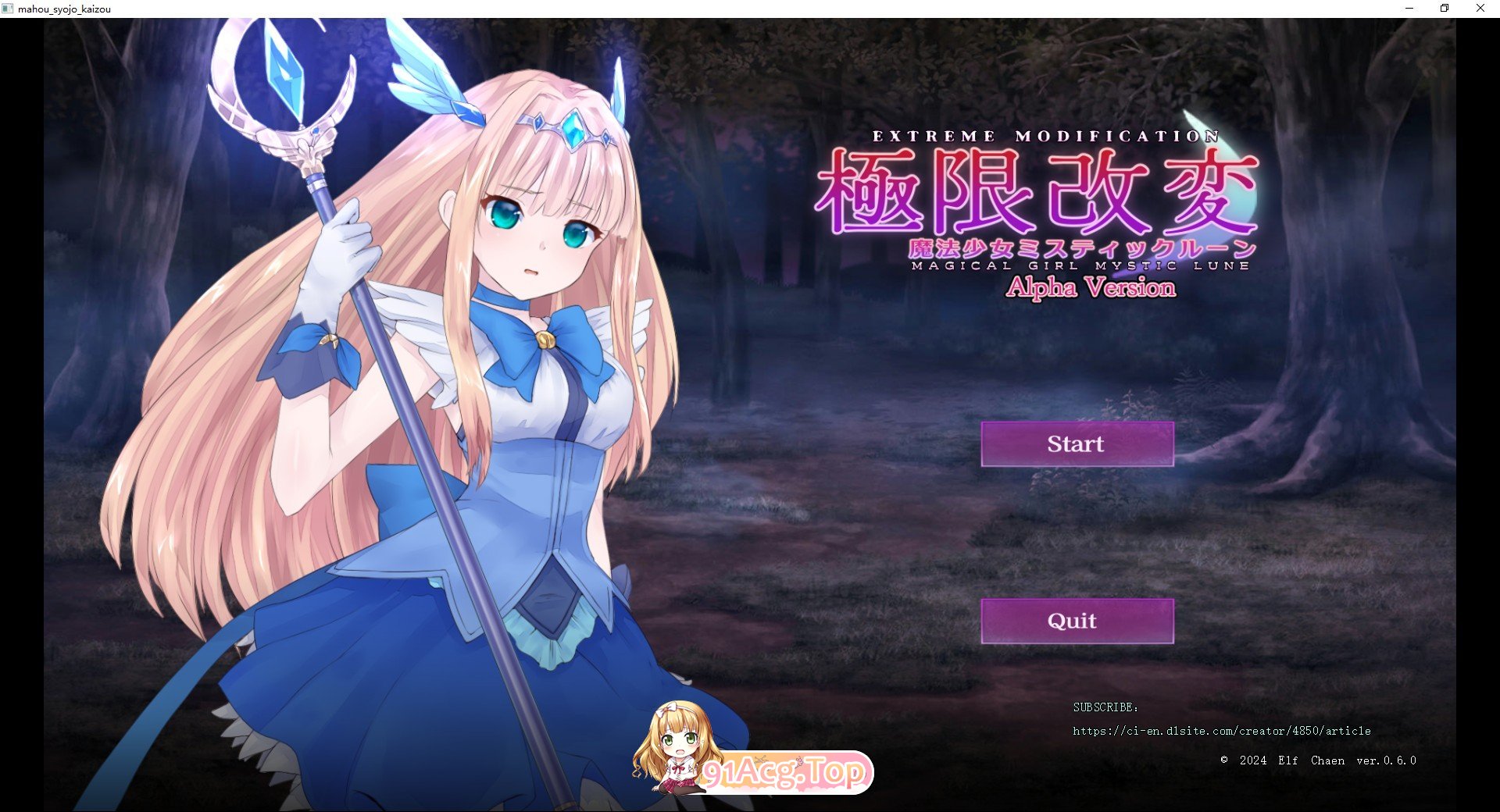Click the mahou_syojo_kaizou application icon
This screenshot has width=1500, height=812.
[x=9, y=9]
